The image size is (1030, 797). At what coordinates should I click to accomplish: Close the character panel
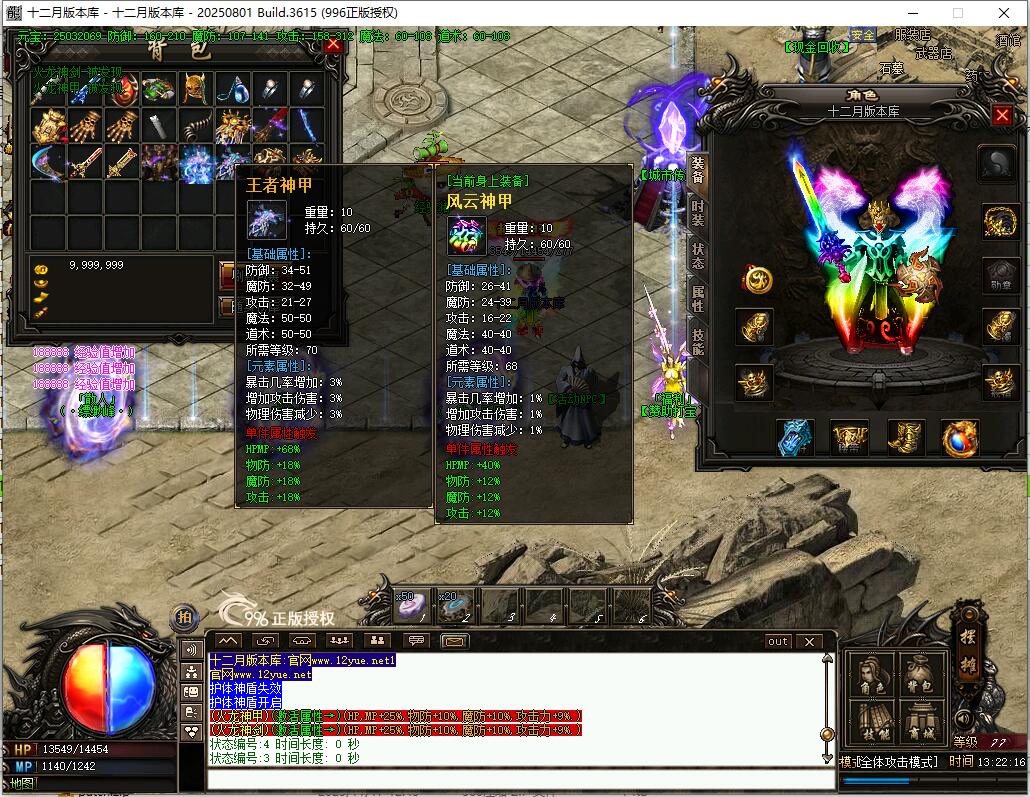pos(1002,115)
